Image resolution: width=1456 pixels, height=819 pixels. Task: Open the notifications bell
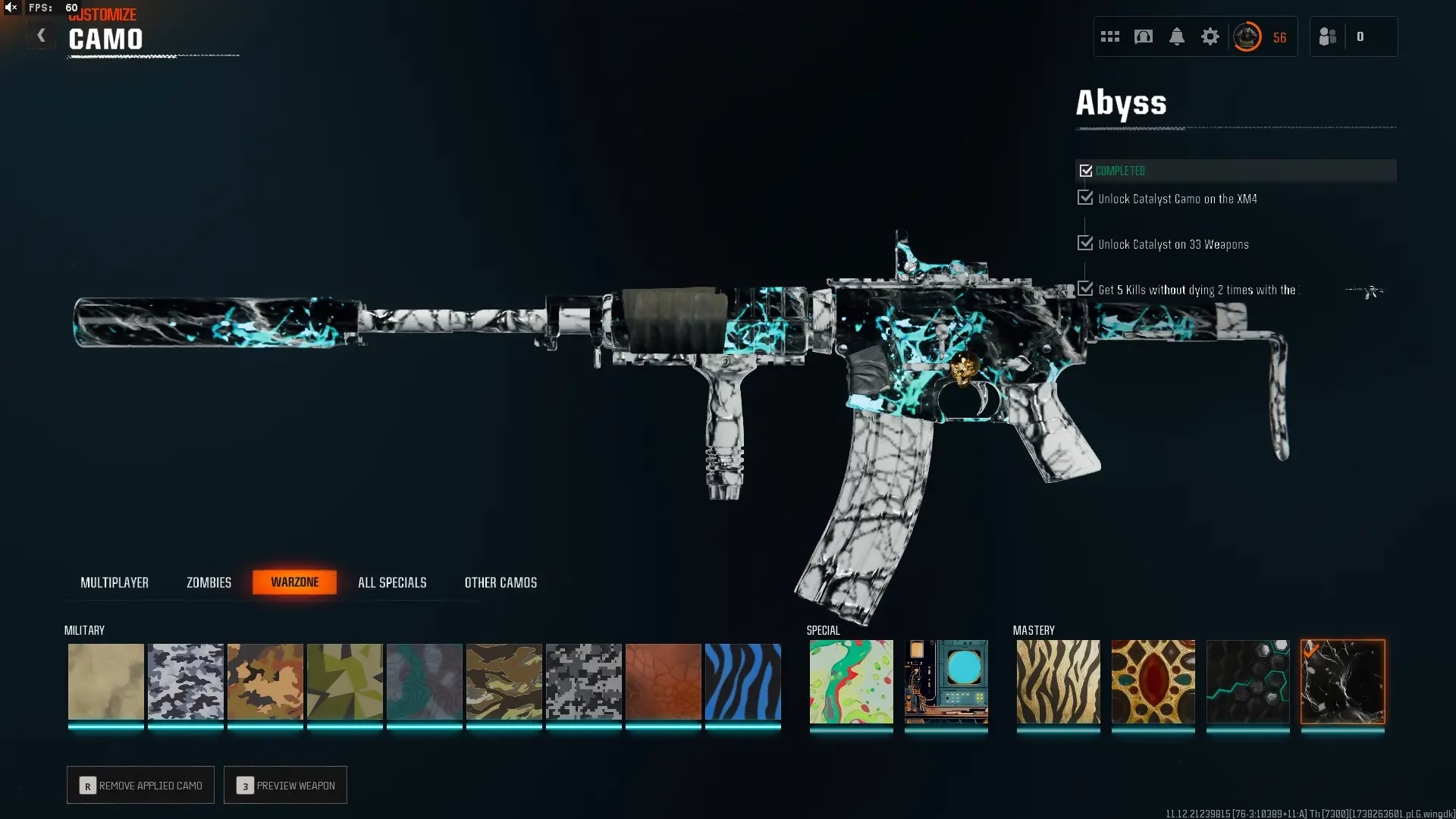[1176, 36]
